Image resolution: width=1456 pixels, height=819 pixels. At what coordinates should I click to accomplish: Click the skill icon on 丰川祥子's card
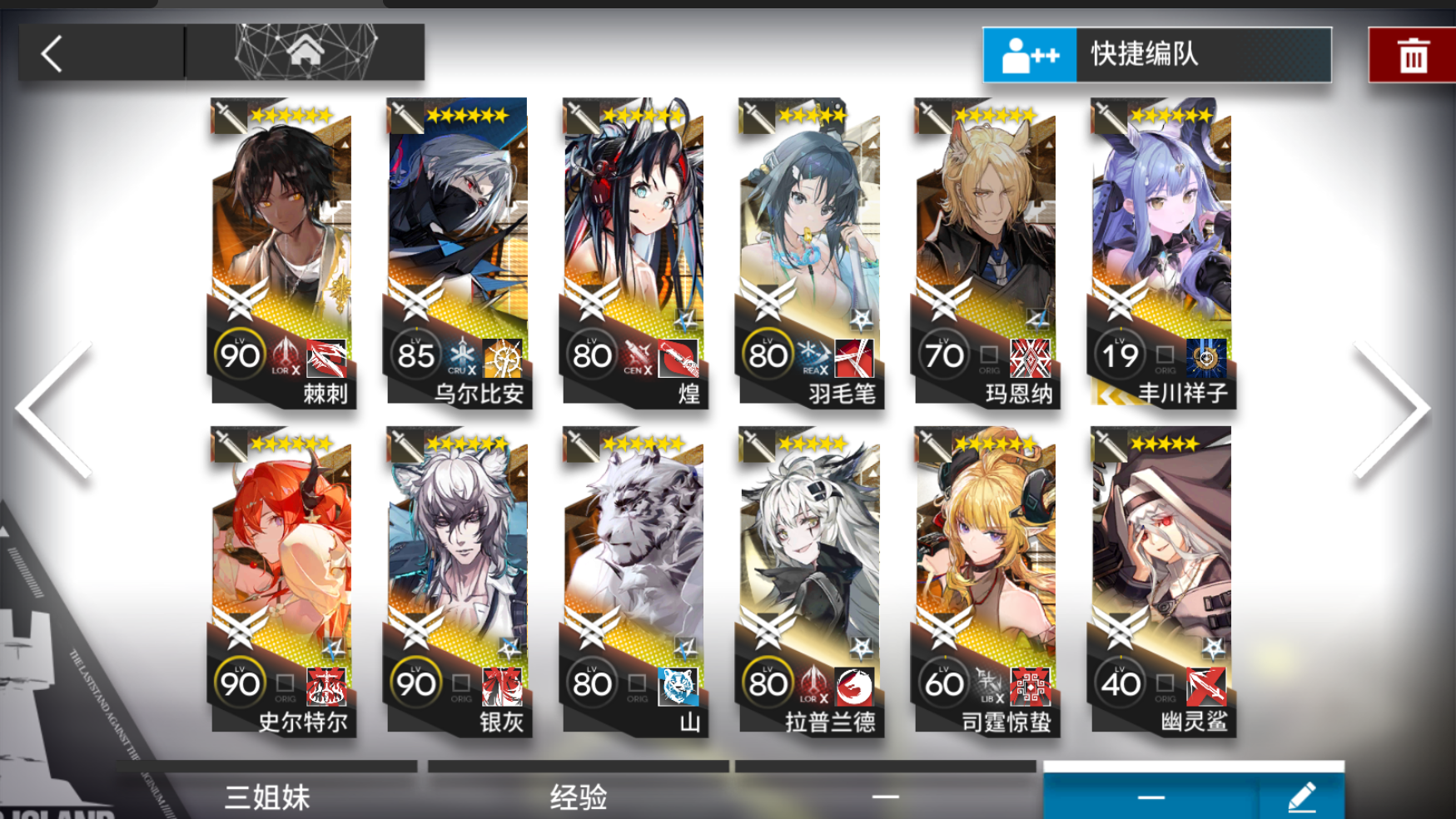(x=1205, y=359)
